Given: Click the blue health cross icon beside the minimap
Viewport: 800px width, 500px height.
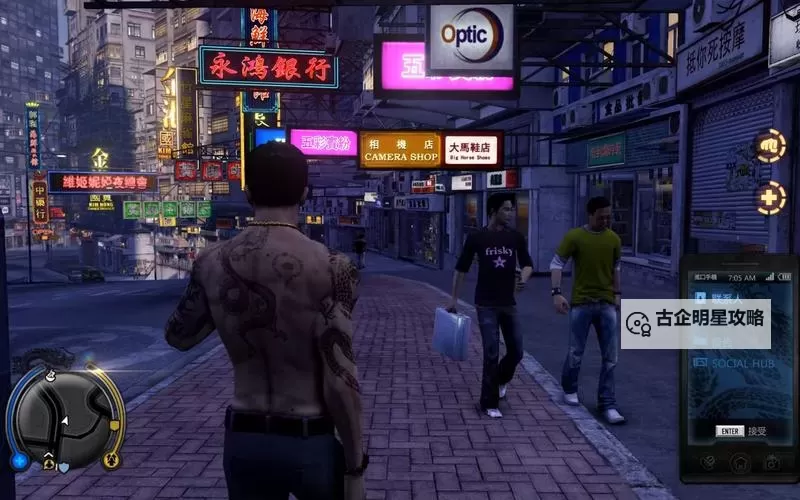Looking at the screenshot, I should pyautogui.click(x=18, y=461).
